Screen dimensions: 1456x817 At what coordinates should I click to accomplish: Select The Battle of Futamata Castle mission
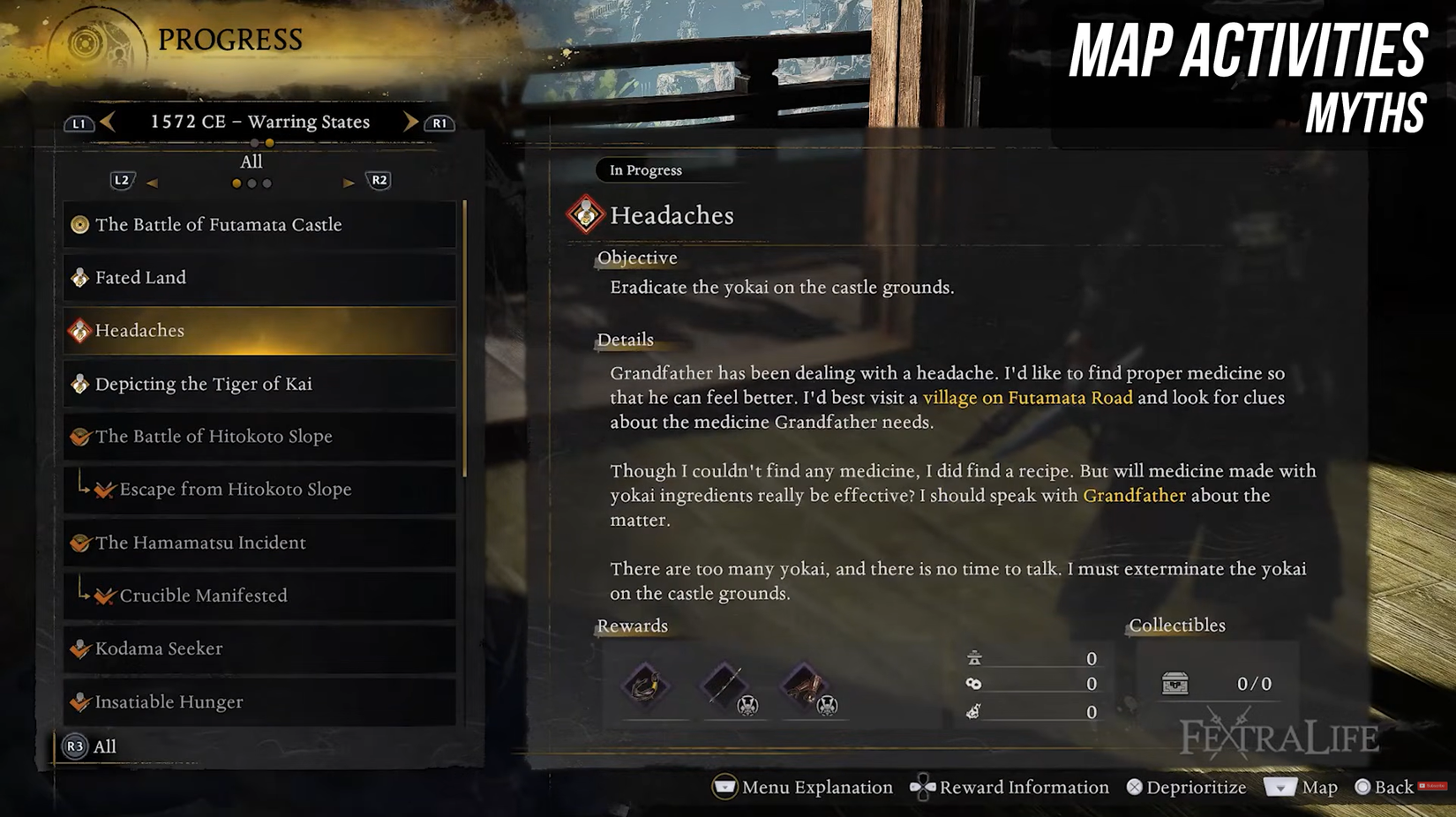pyautogui.click(x=259, y=225)
